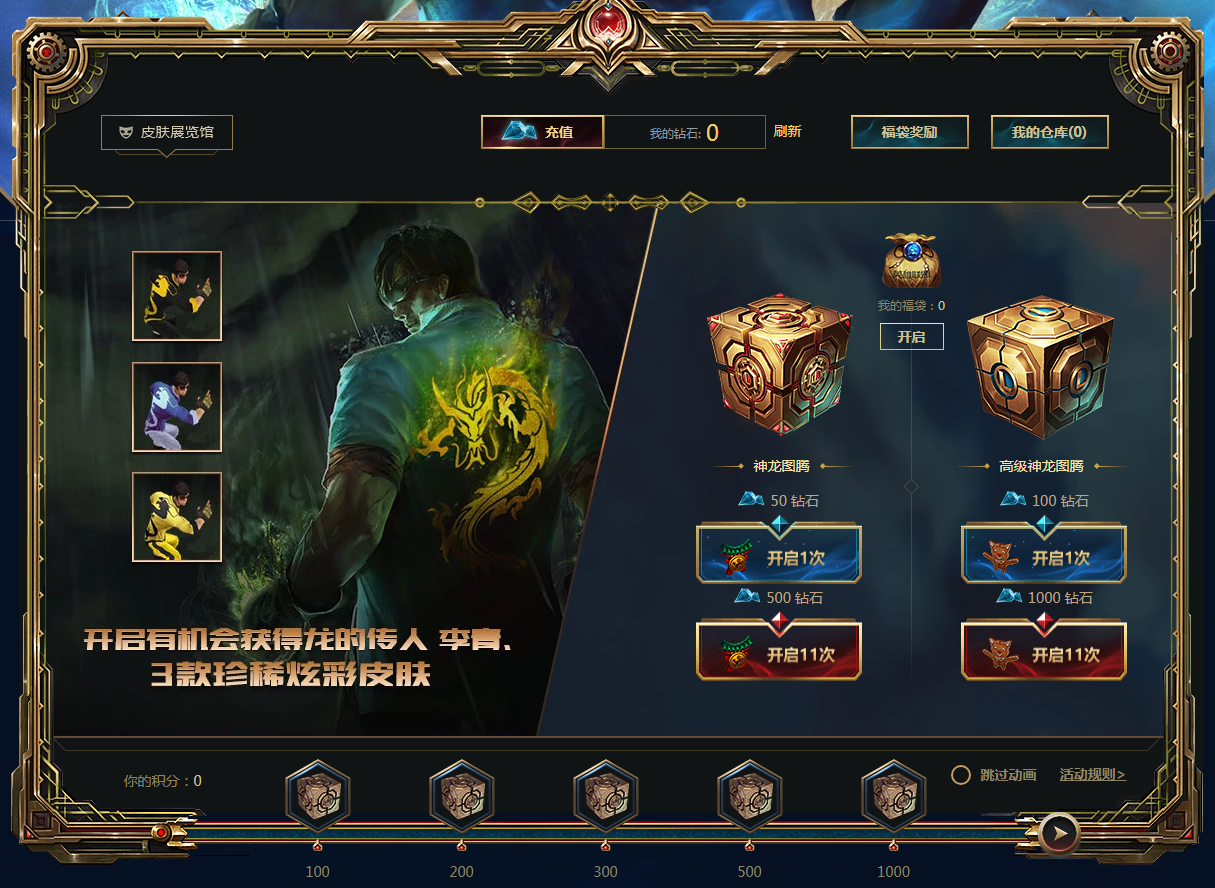Open 神龙图腾 11 times for 500 diamonds
1215x888 pixels.
(x=778, y=654)
